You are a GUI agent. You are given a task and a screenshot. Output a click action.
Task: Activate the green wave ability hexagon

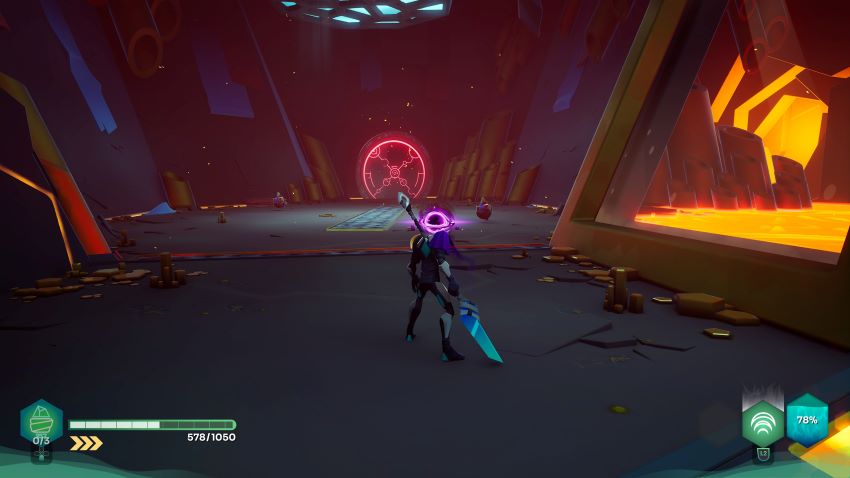[762, 422]
